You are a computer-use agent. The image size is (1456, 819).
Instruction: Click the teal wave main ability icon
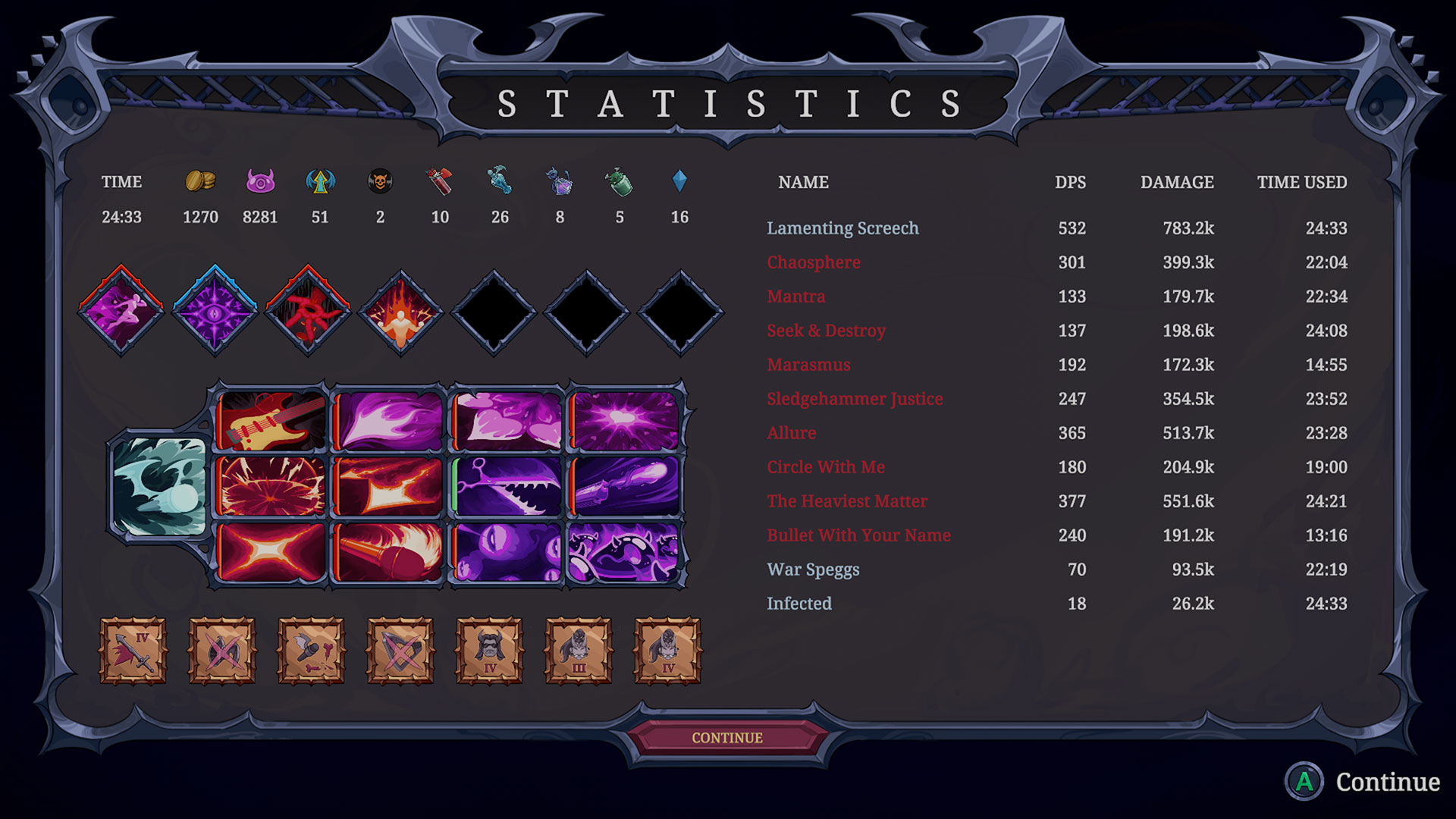click(159, 486)
